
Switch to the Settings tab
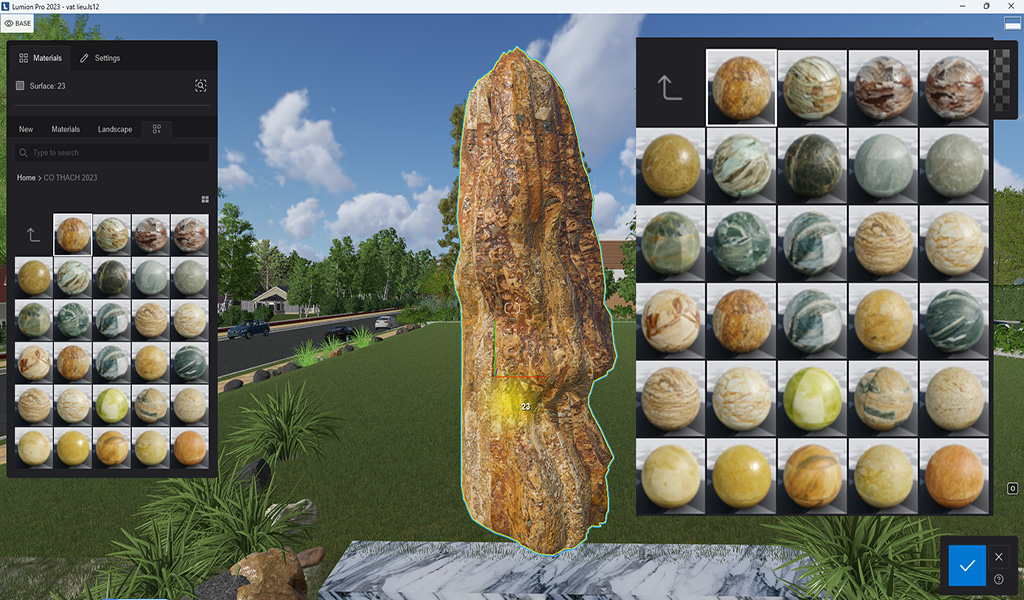[x=100, y=58]
